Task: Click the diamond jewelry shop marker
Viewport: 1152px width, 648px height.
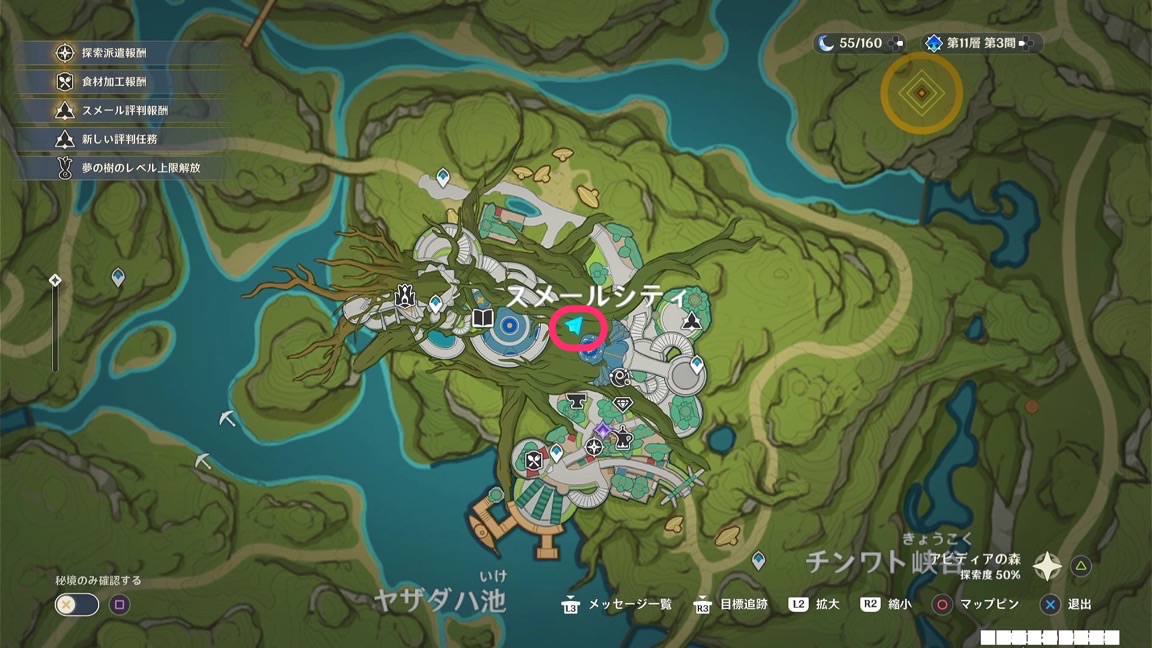Action: [x=623, y=404]
